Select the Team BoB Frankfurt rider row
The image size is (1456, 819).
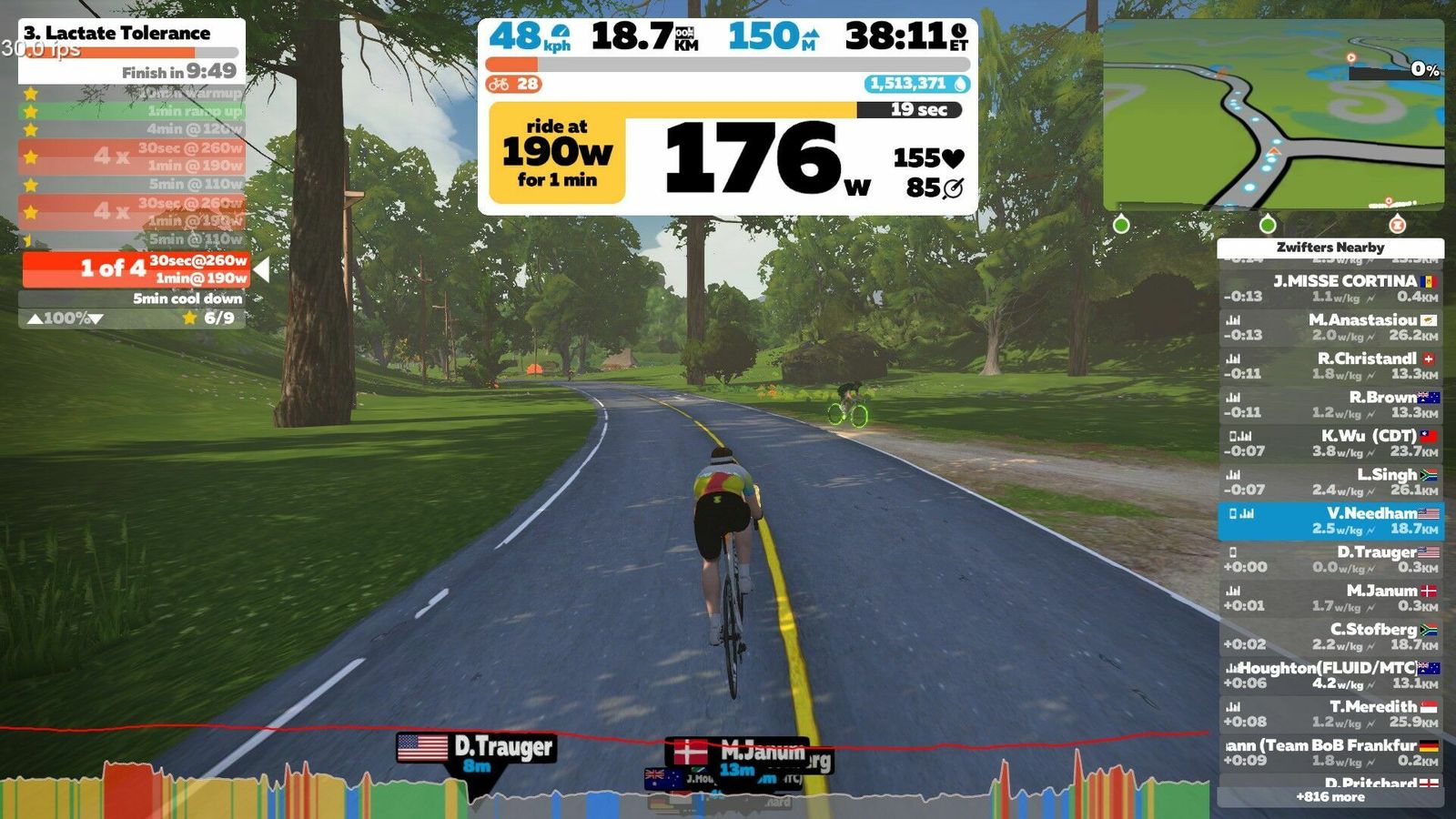coord(1330,753)
